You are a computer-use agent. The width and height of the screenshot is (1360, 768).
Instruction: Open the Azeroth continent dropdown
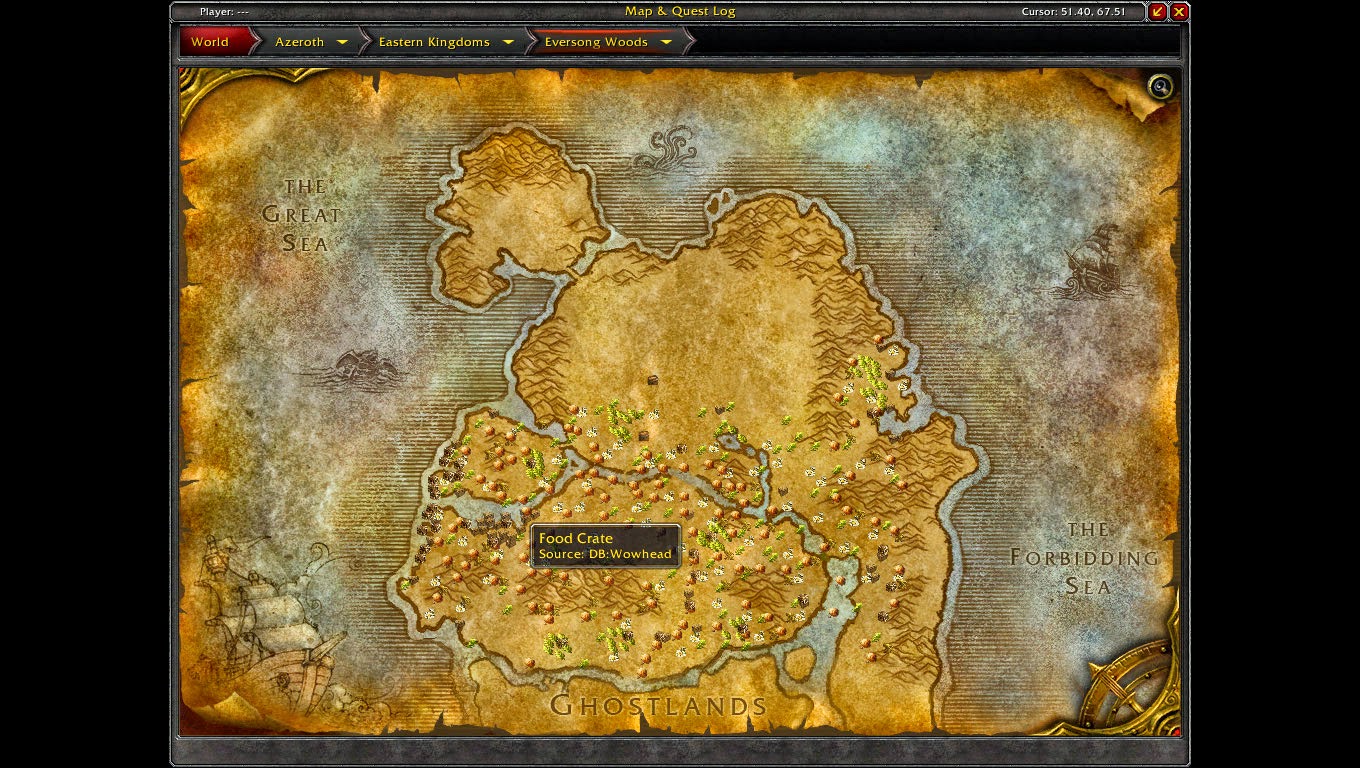[343, 41]
